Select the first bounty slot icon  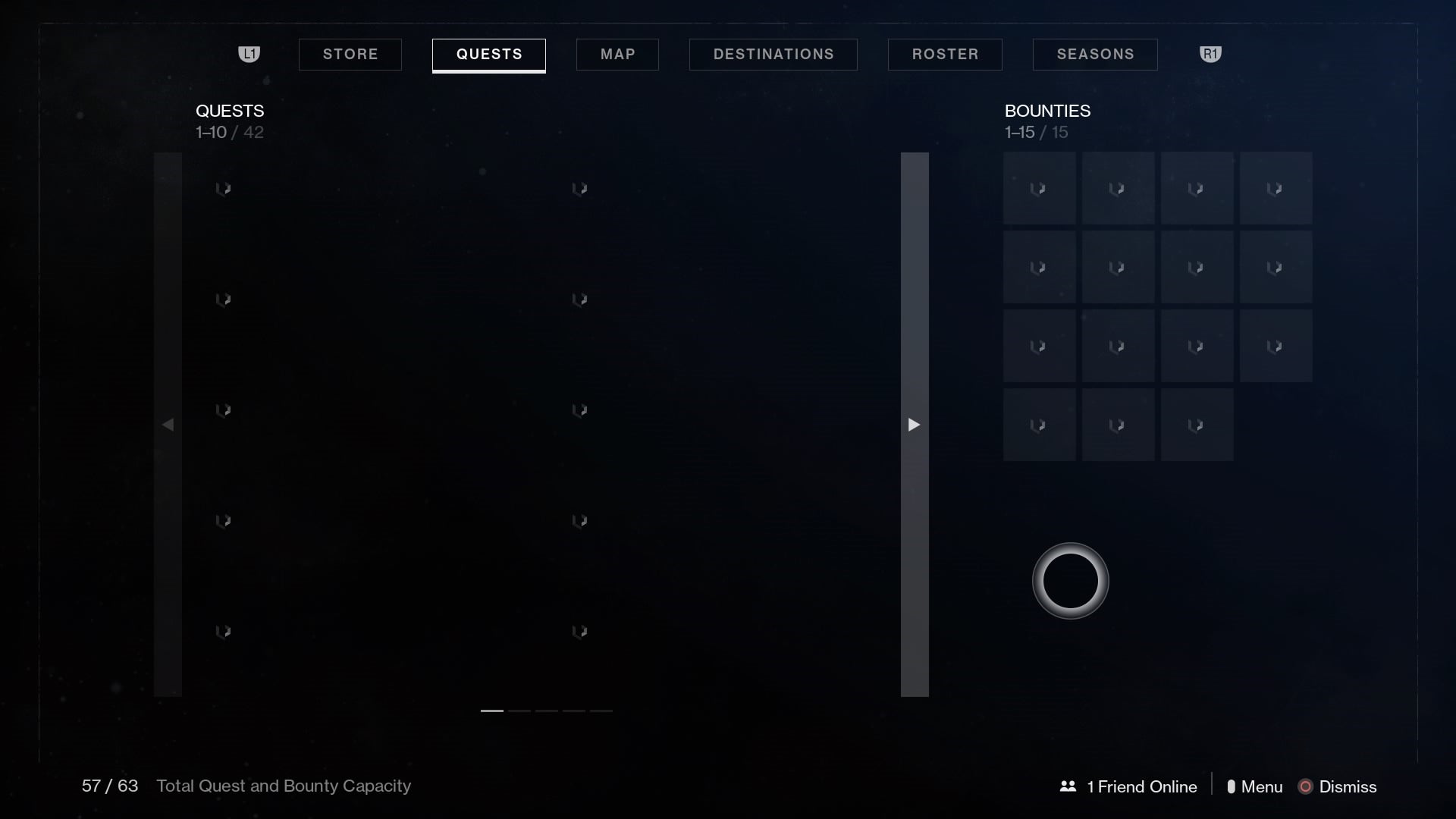click(x=1039, y=187)
